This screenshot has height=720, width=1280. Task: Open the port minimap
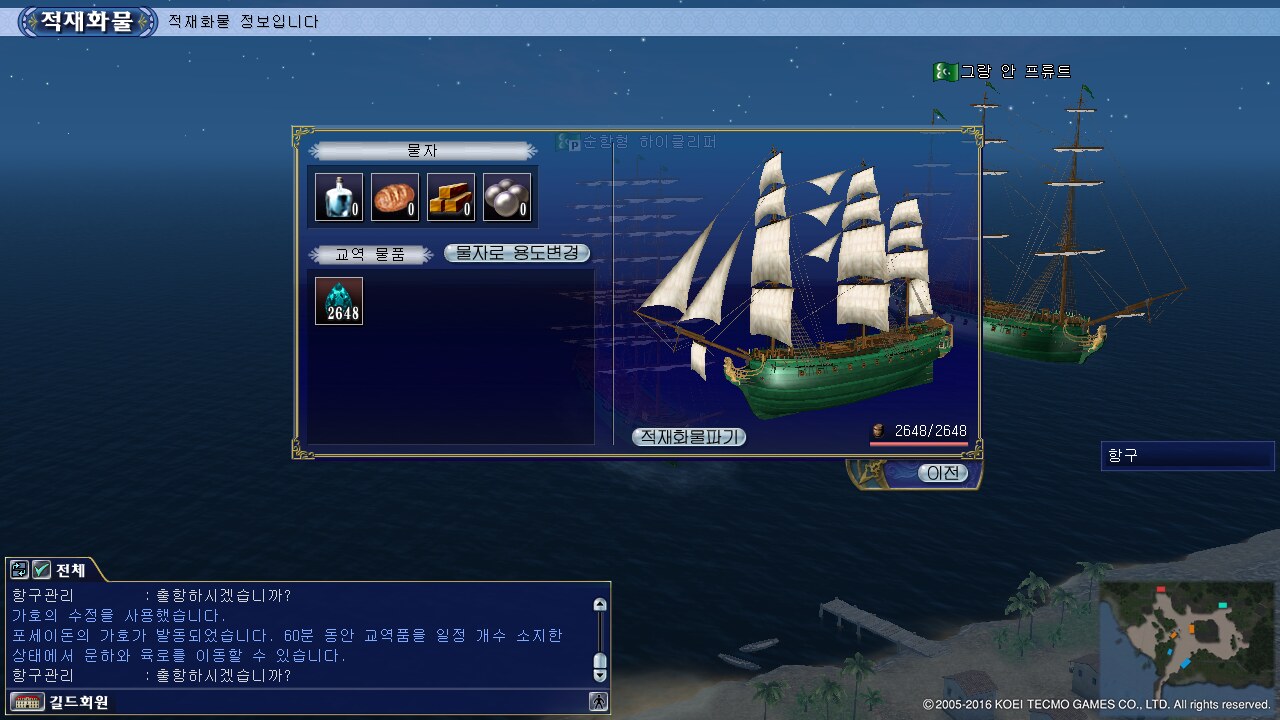pyautogui.click(x=1187, y=638)
